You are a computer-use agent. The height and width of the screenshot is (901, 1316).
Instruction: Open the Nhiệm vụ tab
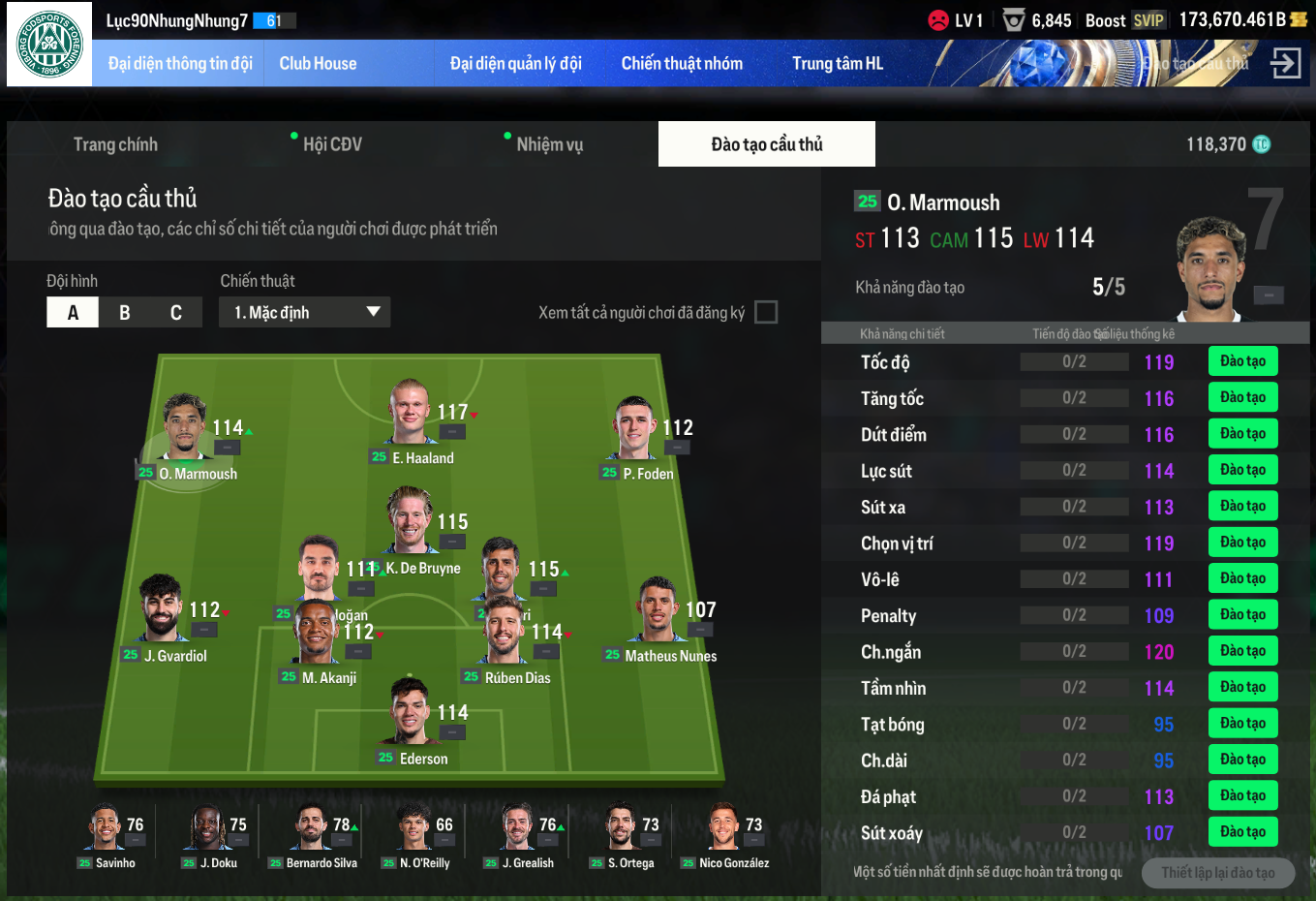(x=549, y=144)
